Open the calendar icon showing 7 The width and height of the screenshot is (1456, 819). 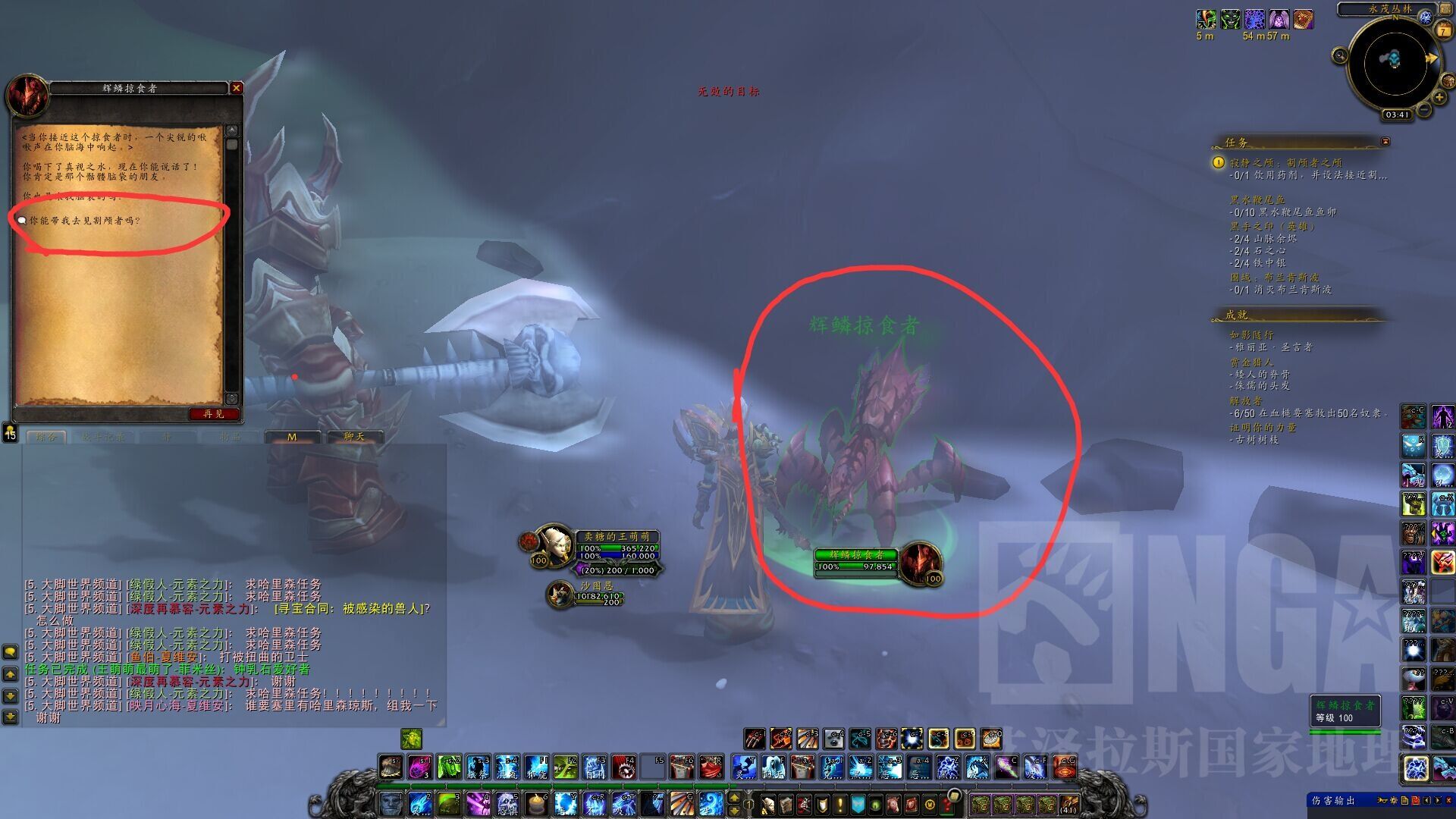(x=1444, y=30)
